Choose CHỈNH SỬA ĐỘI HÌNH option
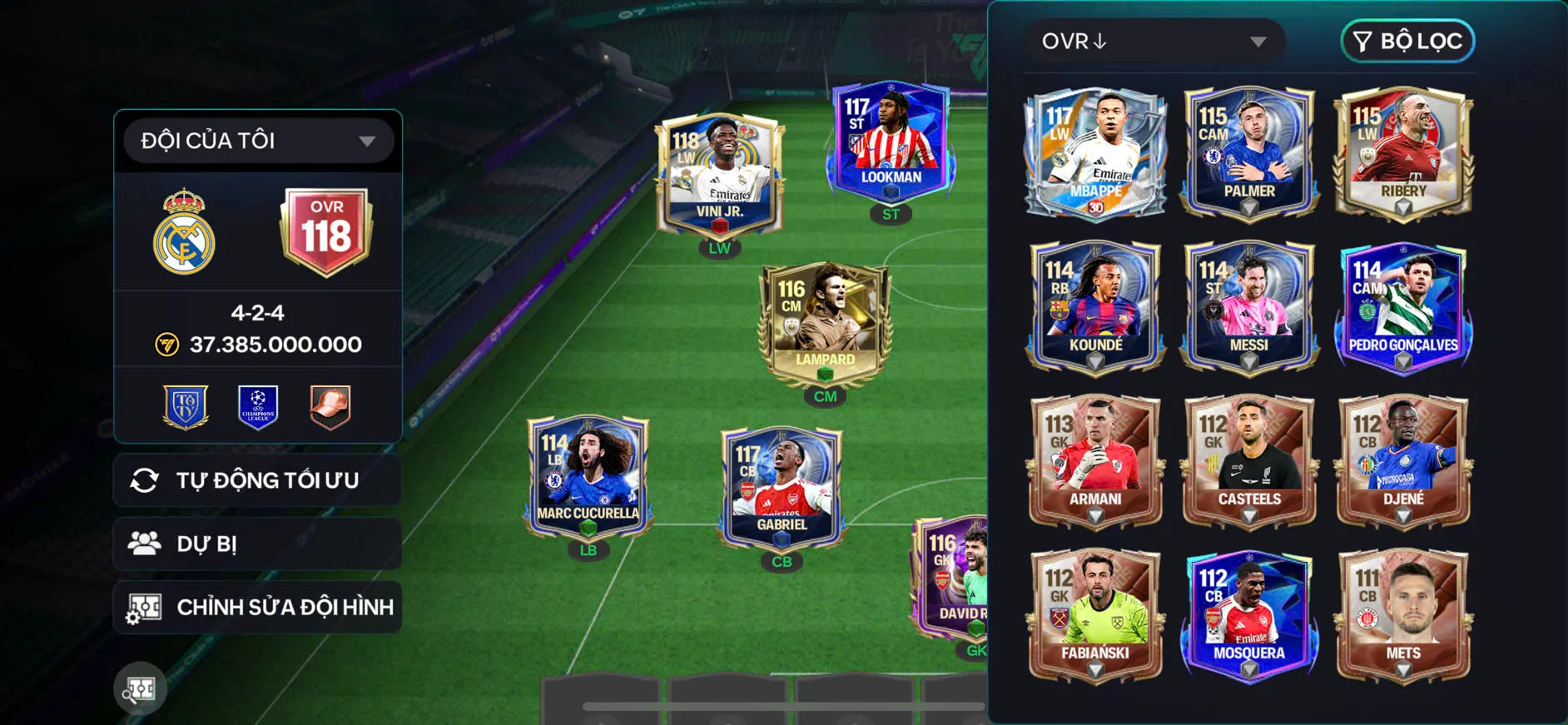1568x725 pixels. pyautogui.click(x=257, y=608)
